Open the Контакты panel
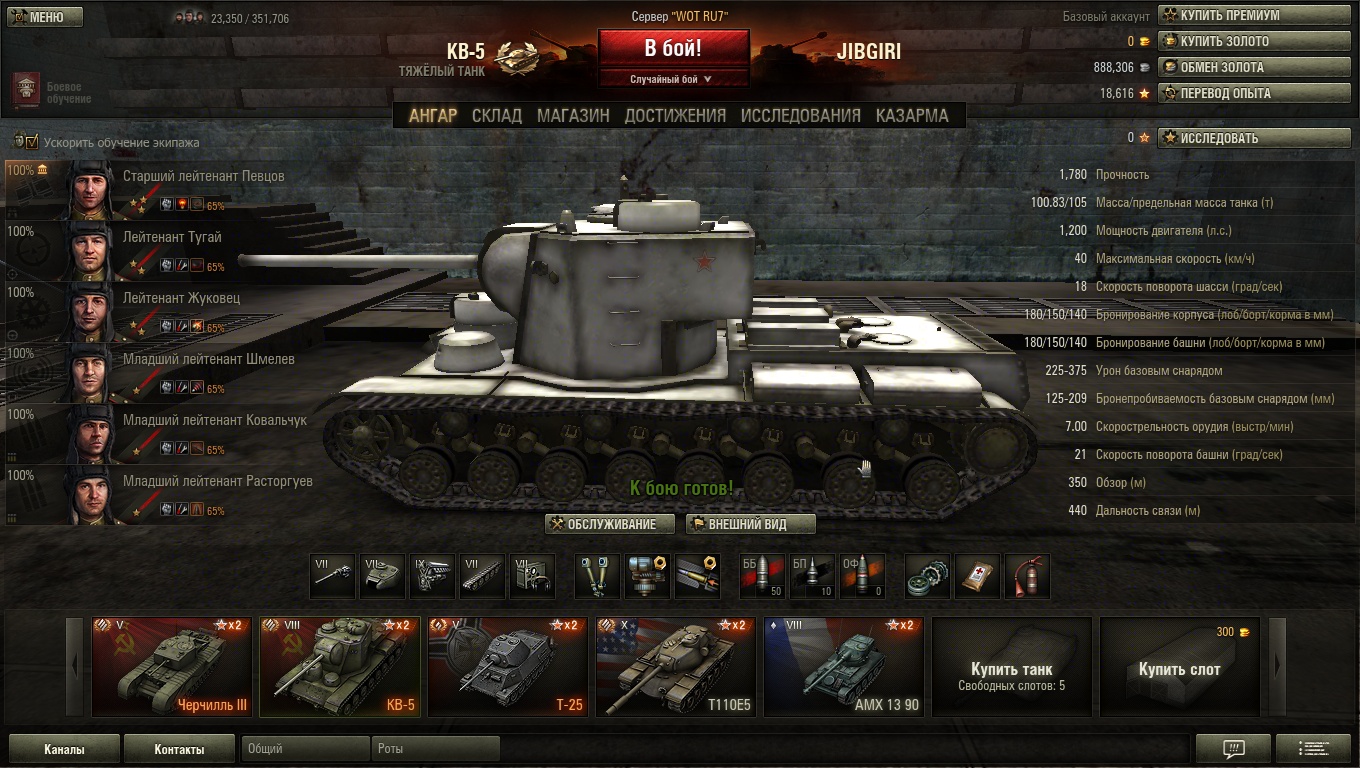 179,749
